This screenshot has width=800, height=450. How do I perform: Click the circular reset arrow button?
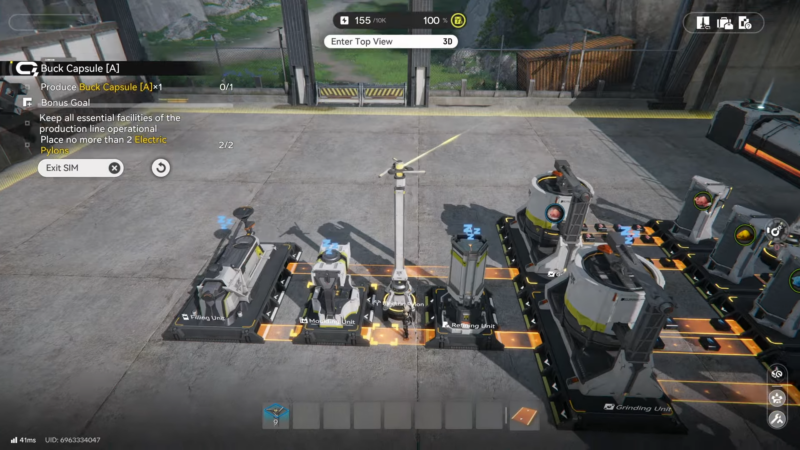click(x=160, y=167)
